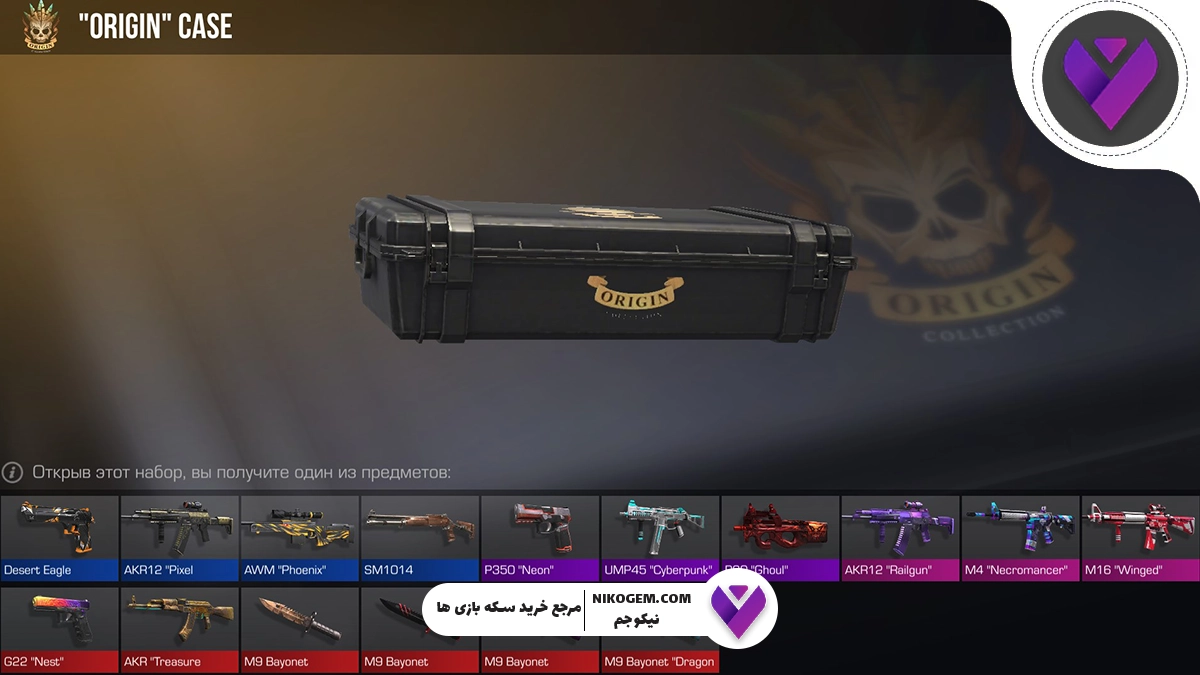
Task: Select the Desert Eagle skin tile
Action: click(x=59, y=537)
